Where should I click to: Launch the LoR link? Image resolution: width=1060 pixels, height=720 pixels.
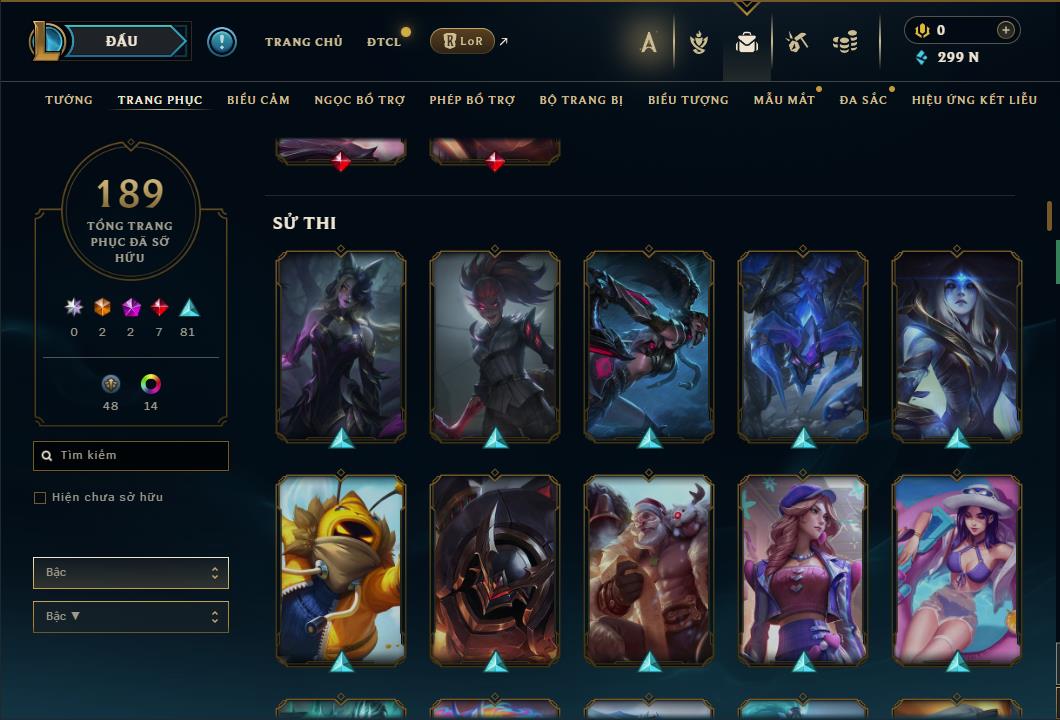pyautogui.click(x=463, y=41)
